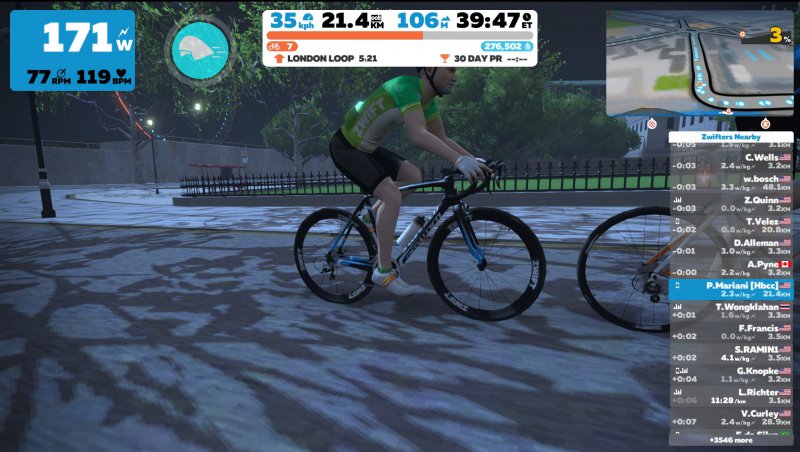Click the Zwifters Nearby header

pyautogui.click(x=730, y=137)
